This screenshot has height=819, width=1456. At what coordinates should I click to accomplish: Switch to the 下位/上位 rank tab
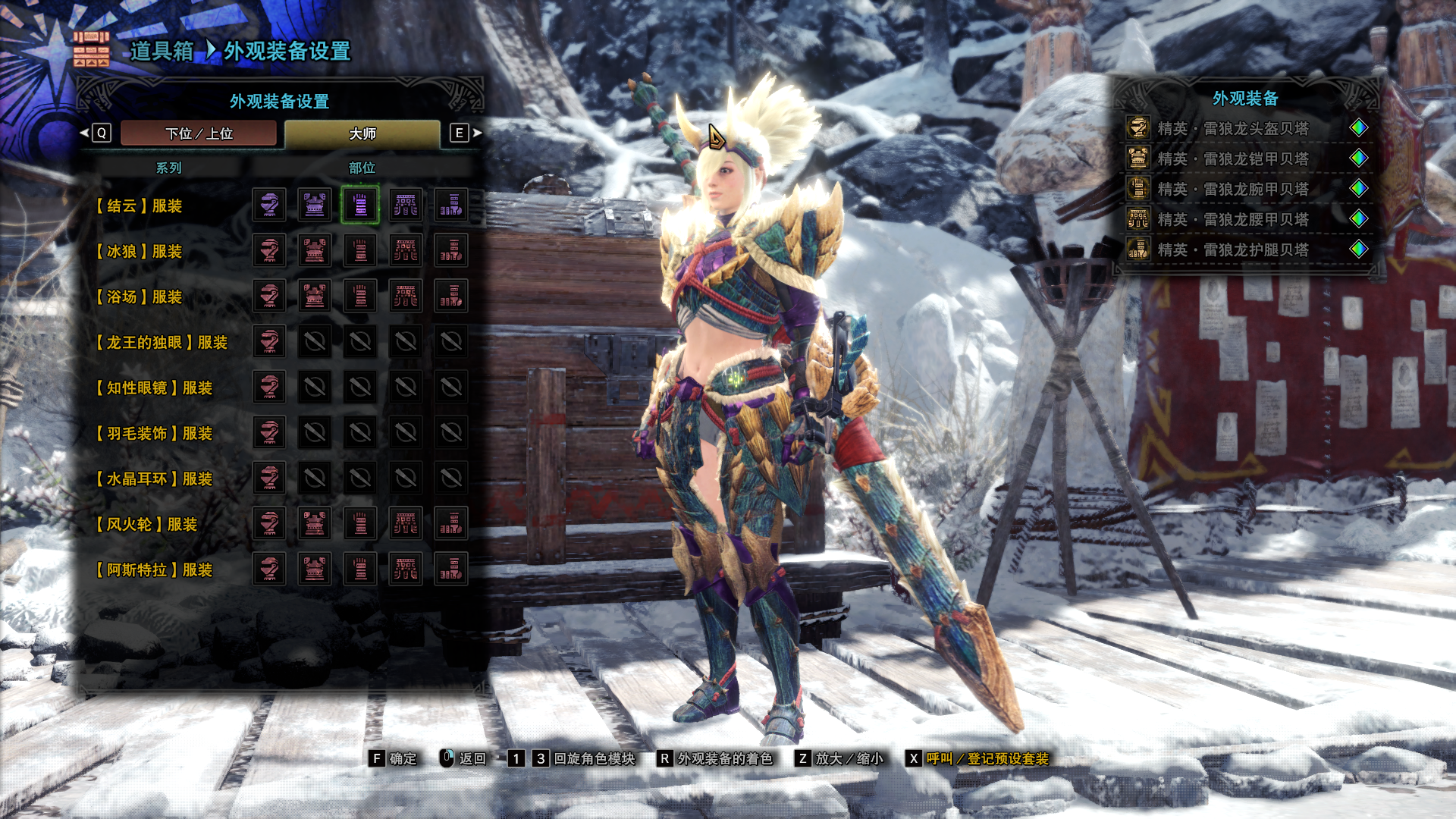[199, 133]
